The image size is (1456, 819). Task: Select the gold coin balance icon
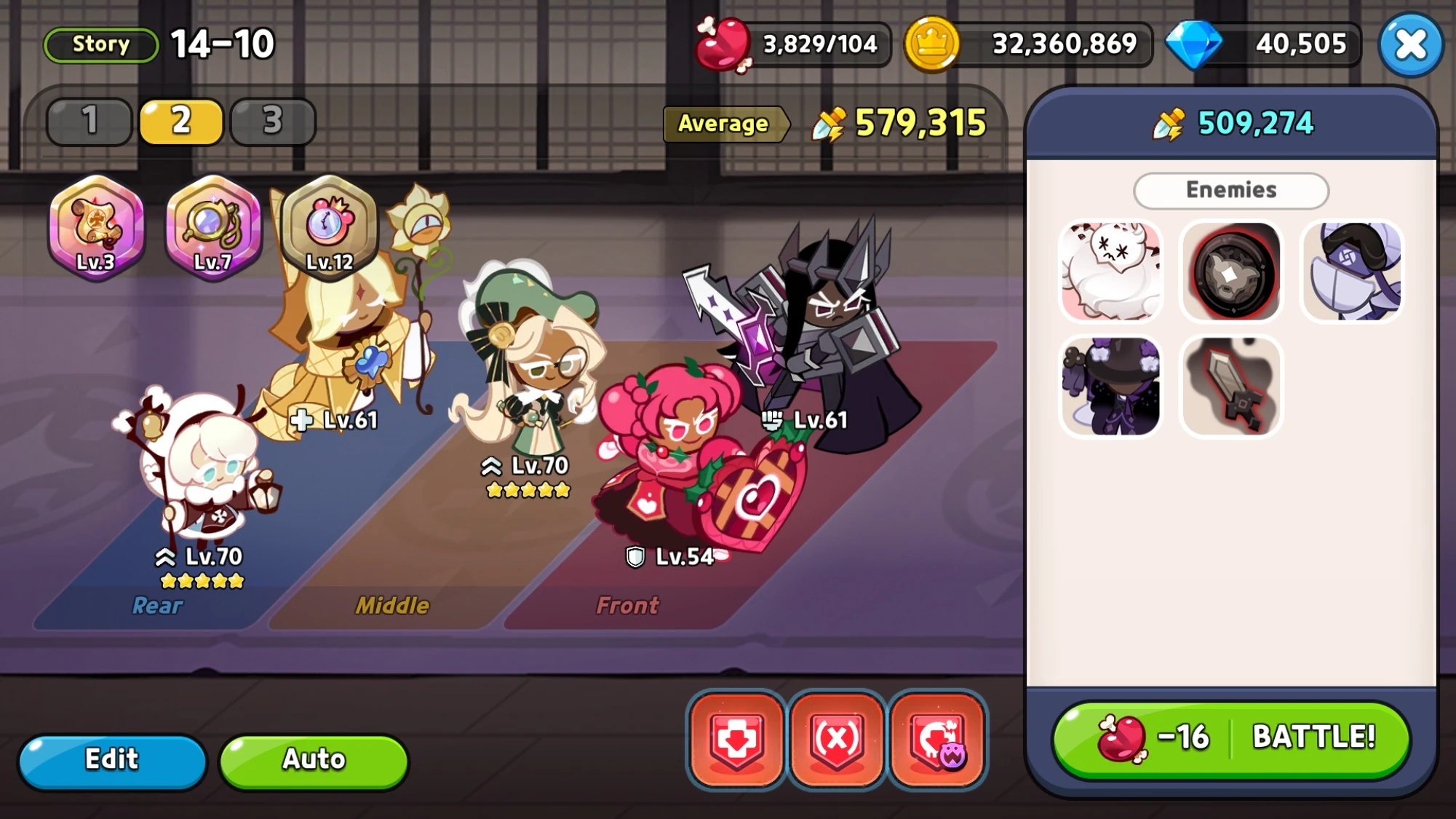point(934,44)
